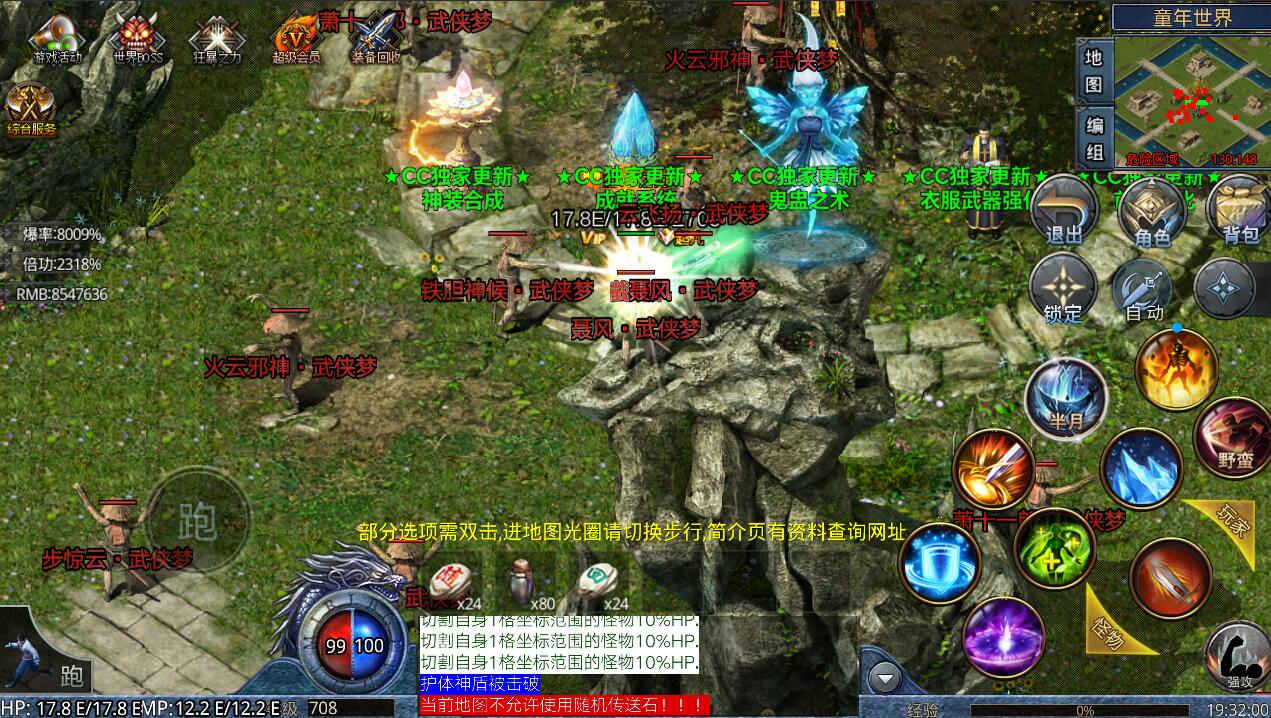Open the 综合服务 services menu

[31, 108]
